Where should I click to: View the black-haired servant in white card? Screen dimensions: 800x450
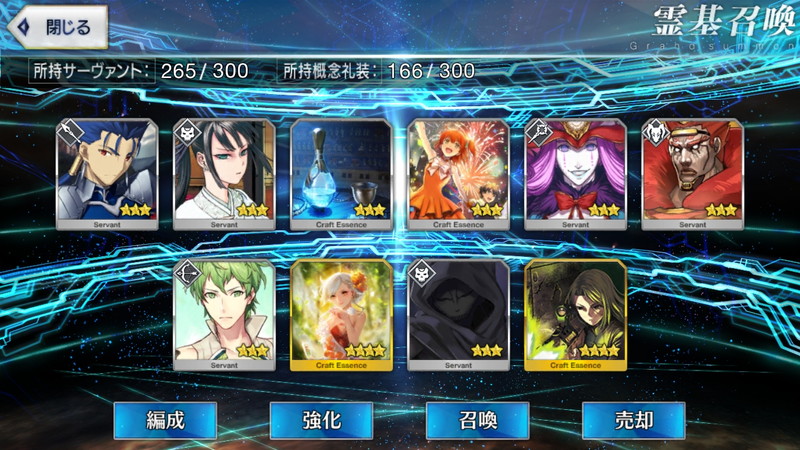click(x=224, y=174)
